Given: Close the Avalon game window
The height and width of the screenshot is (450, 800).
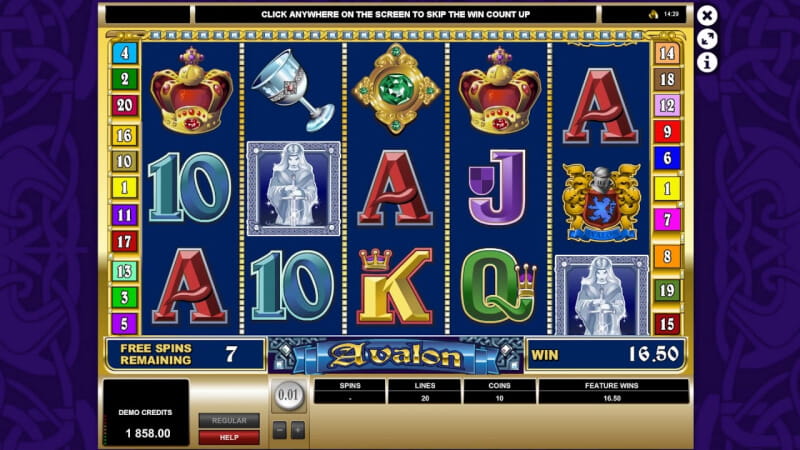Looking at the screenshot, I should tap(707, 15).
